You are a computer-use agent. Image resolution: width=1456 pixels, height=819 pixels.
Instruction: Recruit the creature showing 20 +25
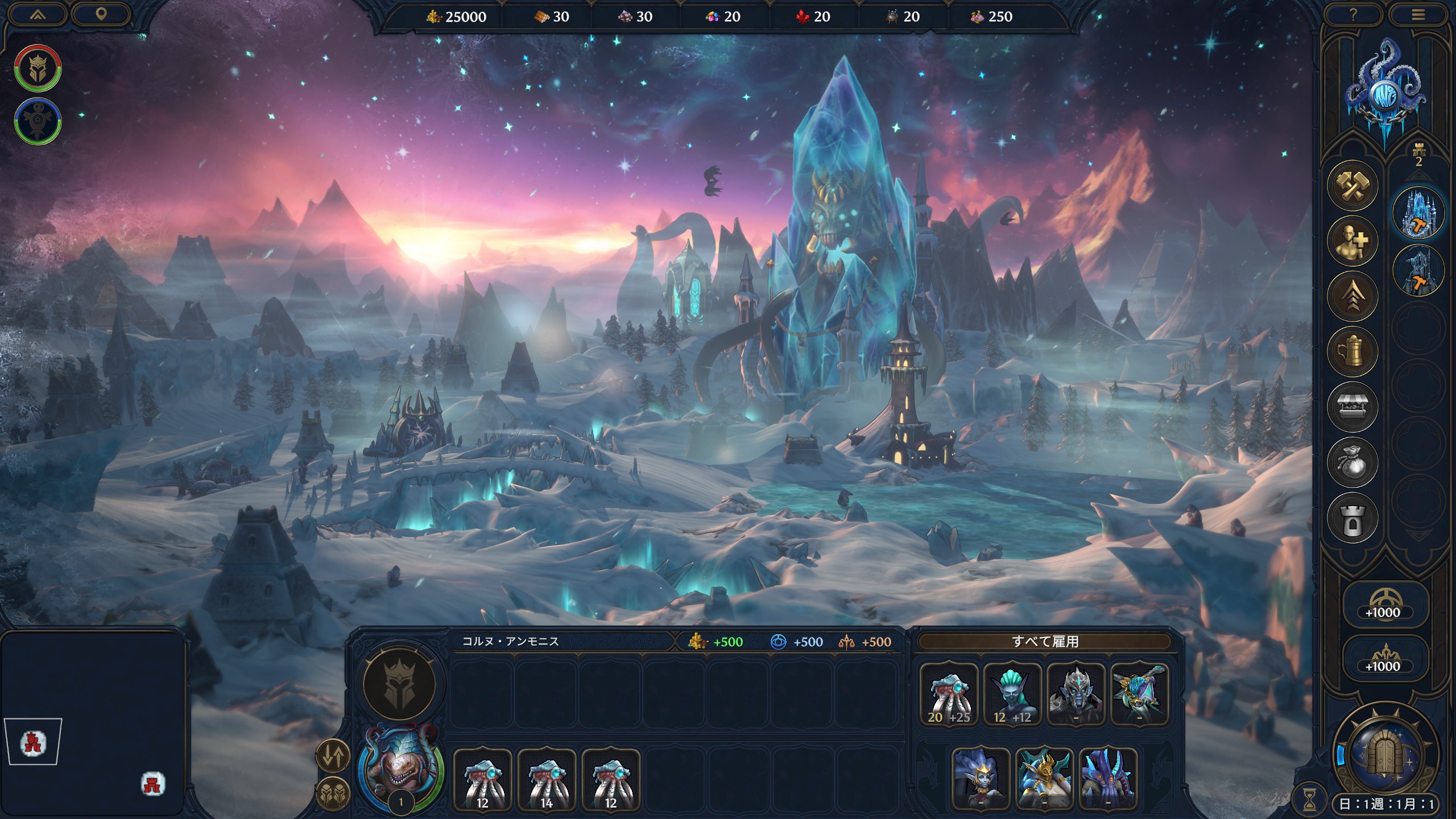(x=949, y=694)
